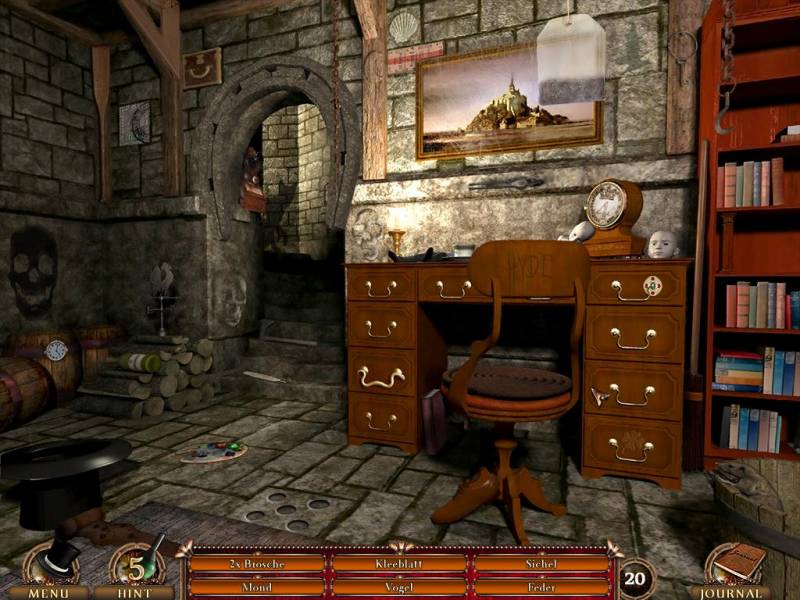800x600 pixels.
Task: Click the 'Sichel' item entry
Action: [x=540, y=564]
